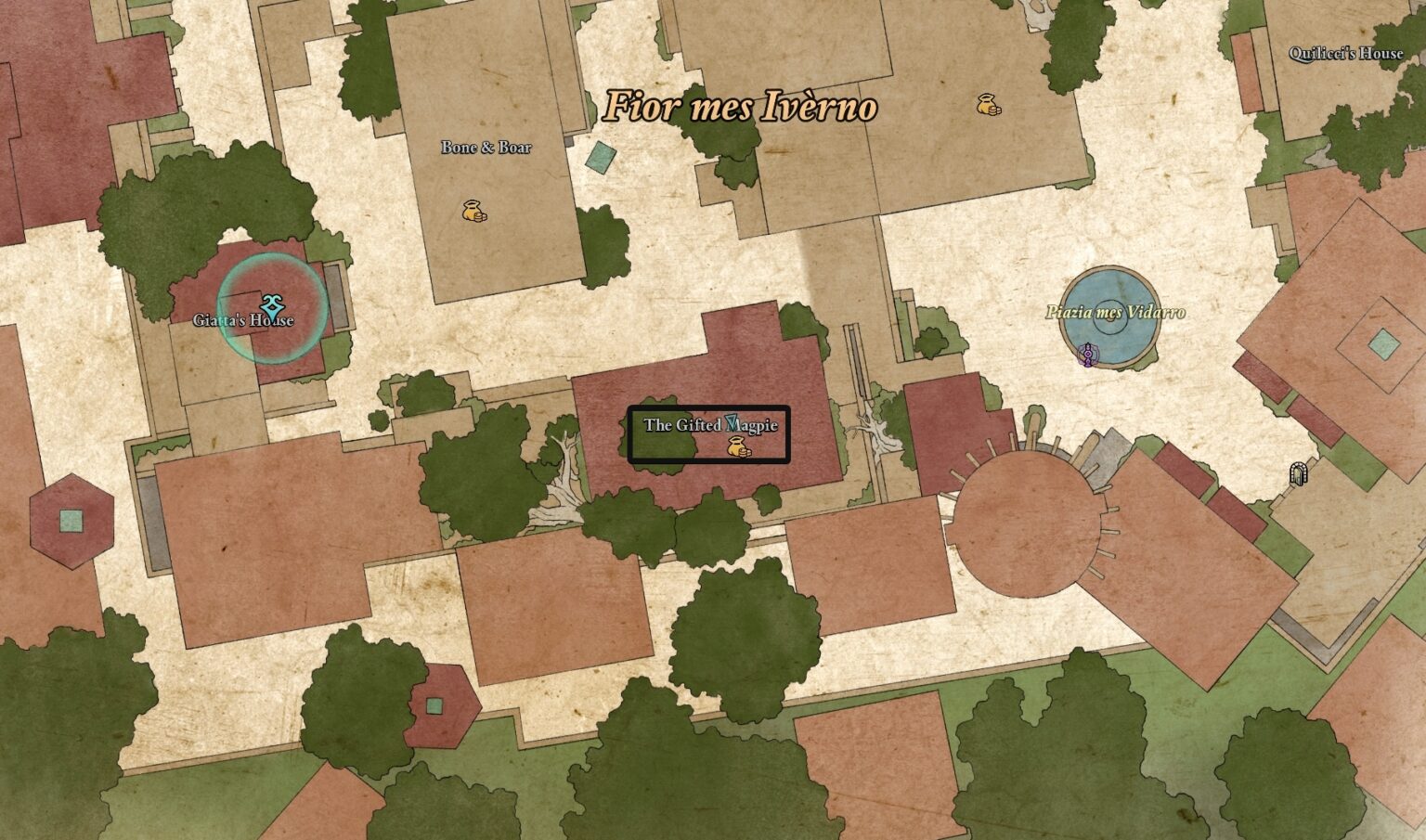Screen dimensions: 1426x840
Task: Select The Gifted Magpie highlighted map entry
Action: (x=710, y=433)
